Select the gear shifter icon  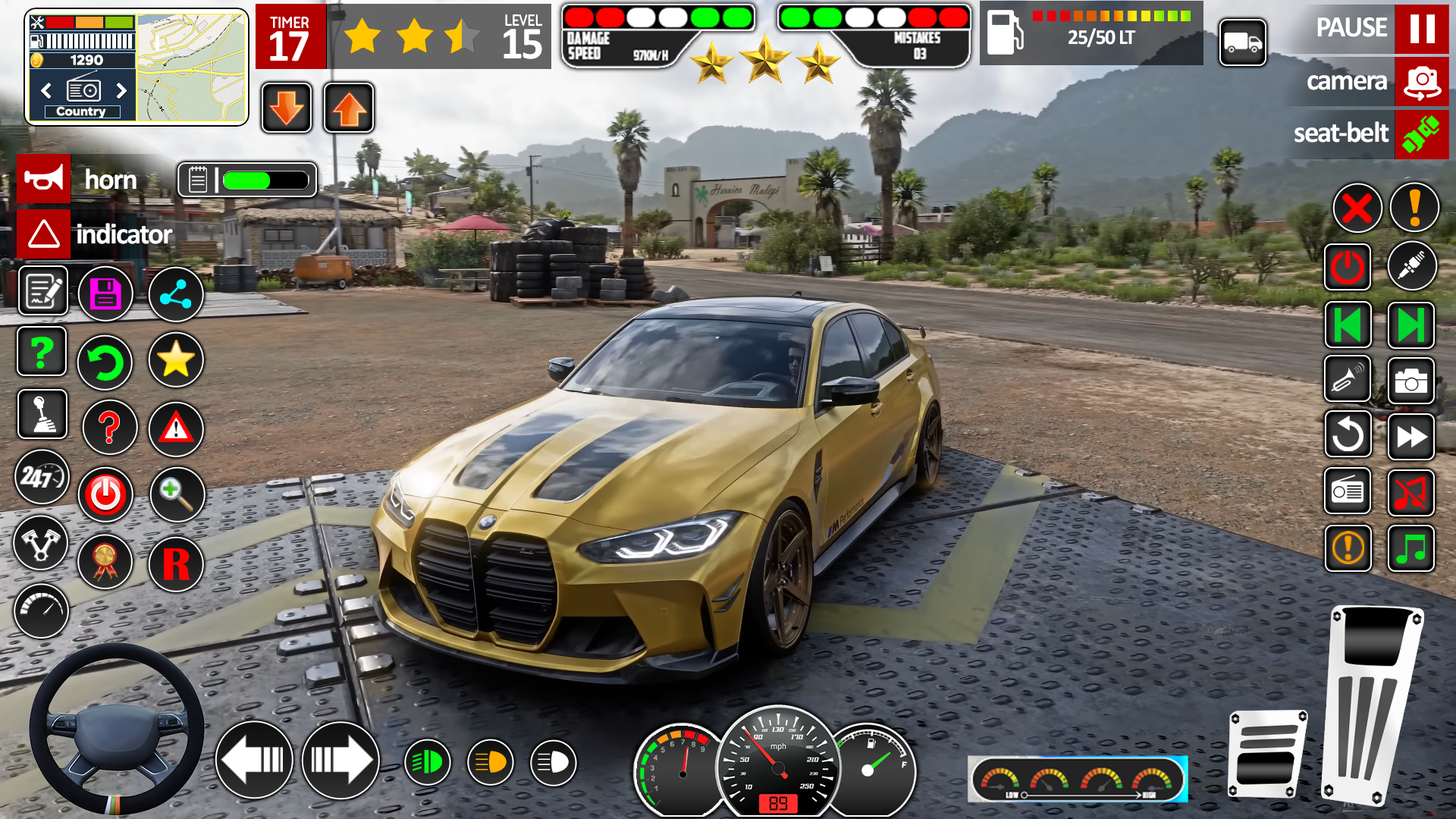[x=42, y=415]
